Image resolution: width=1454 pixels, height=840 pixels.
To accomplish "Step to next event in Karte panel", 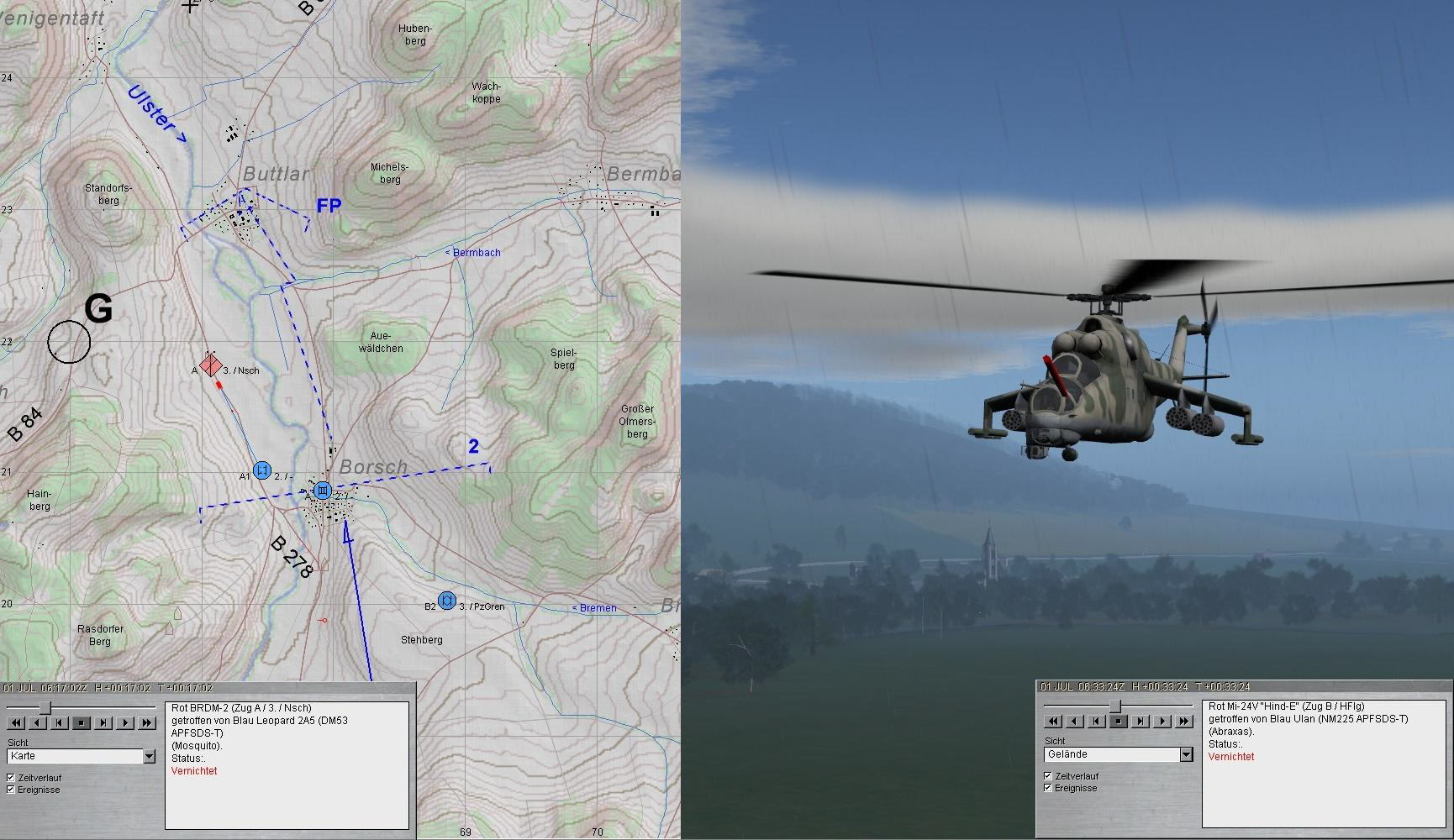I will point(103,722).
